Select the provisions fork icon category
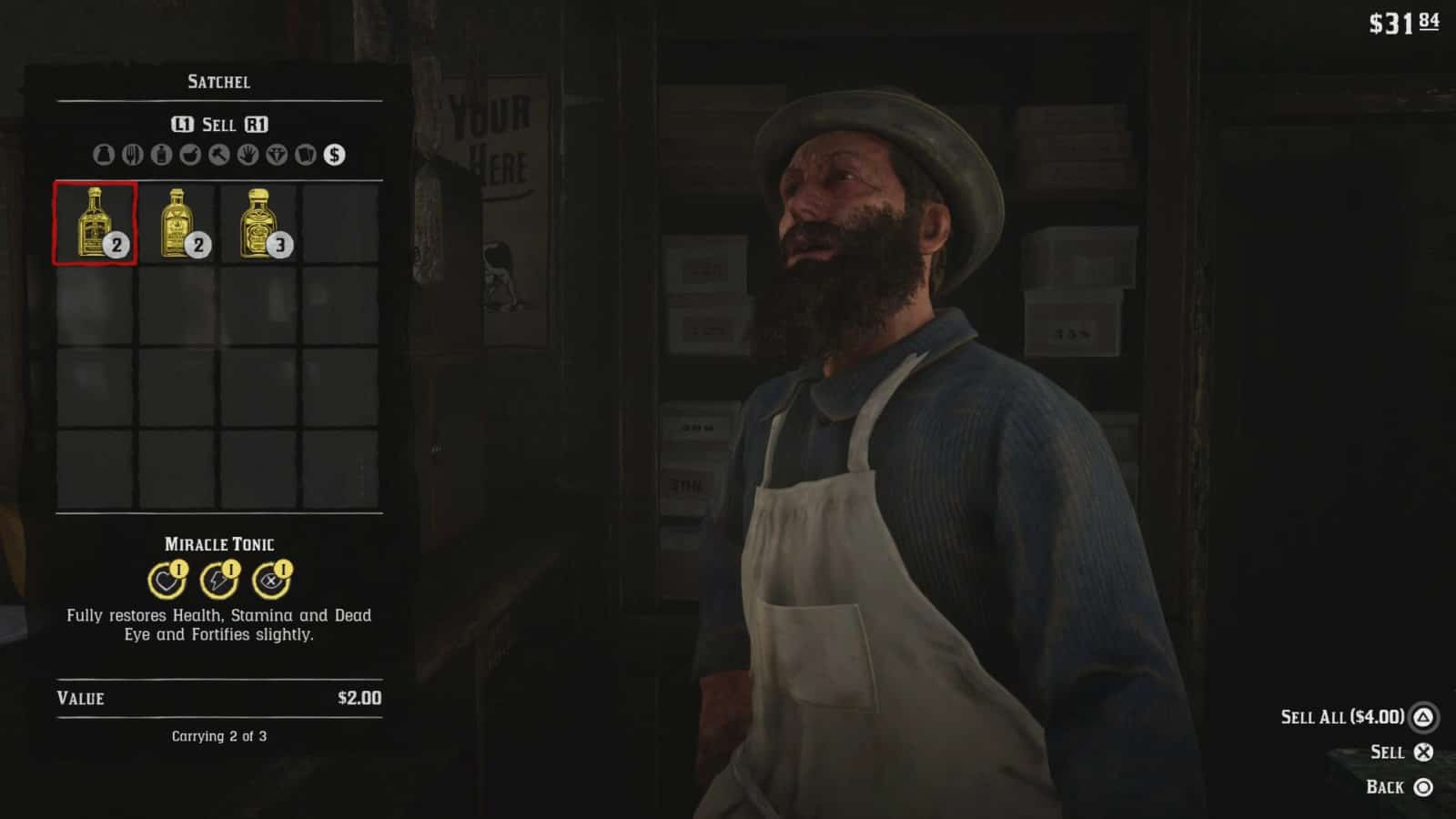The width and height of the screenshot is (1456, 819). coord(133,155)
